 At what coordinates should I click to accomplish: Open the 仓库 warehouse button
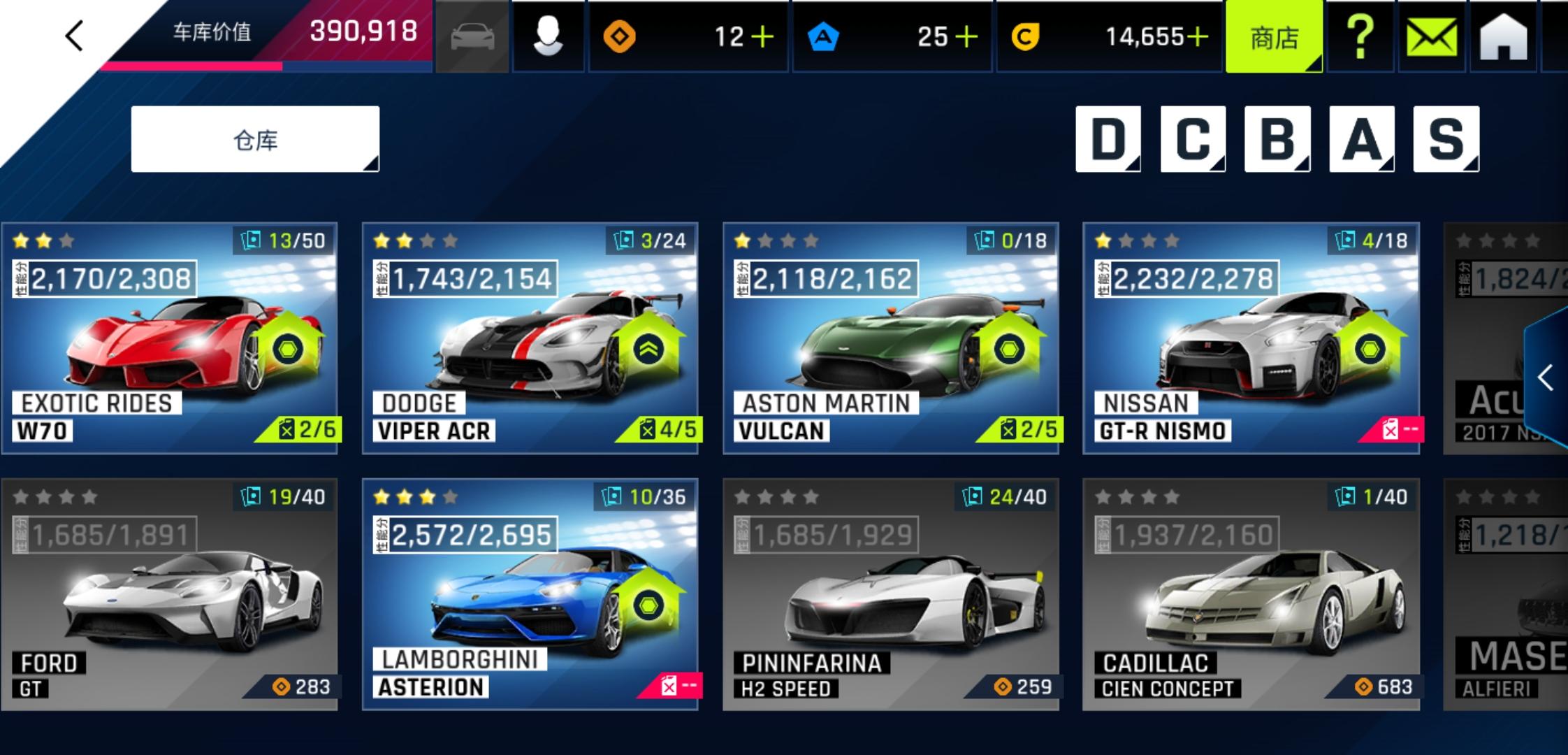[x=255, y=140]
